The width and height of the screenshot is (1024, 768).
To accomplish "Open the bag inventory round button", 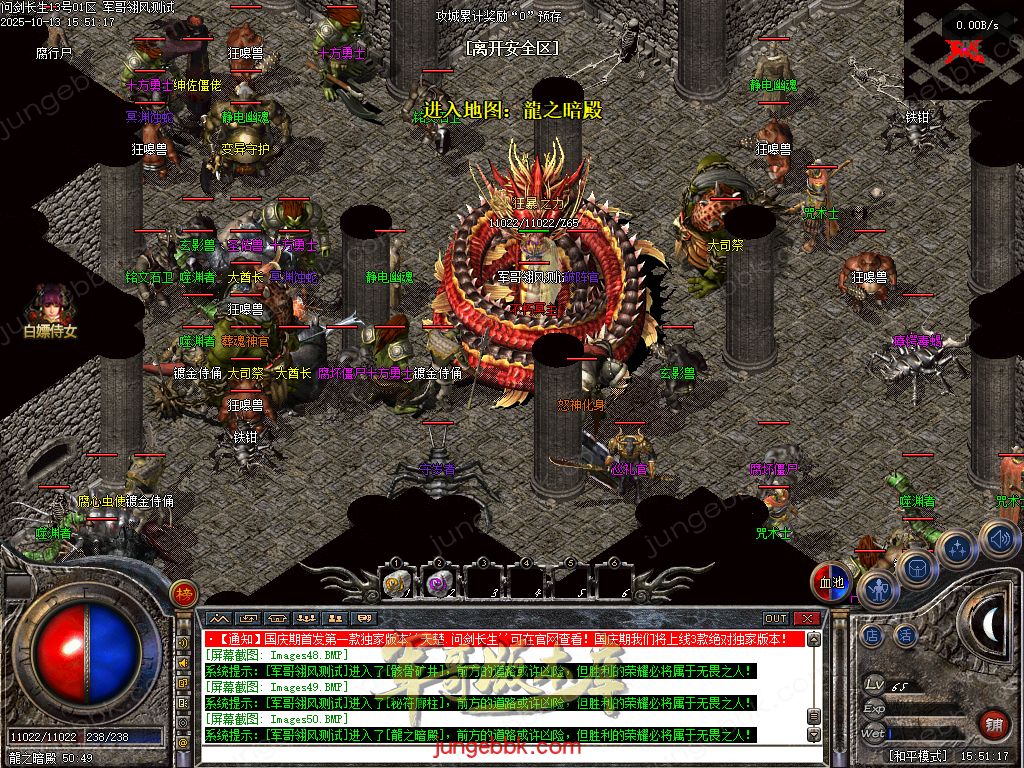I will [x=917, y=568].
